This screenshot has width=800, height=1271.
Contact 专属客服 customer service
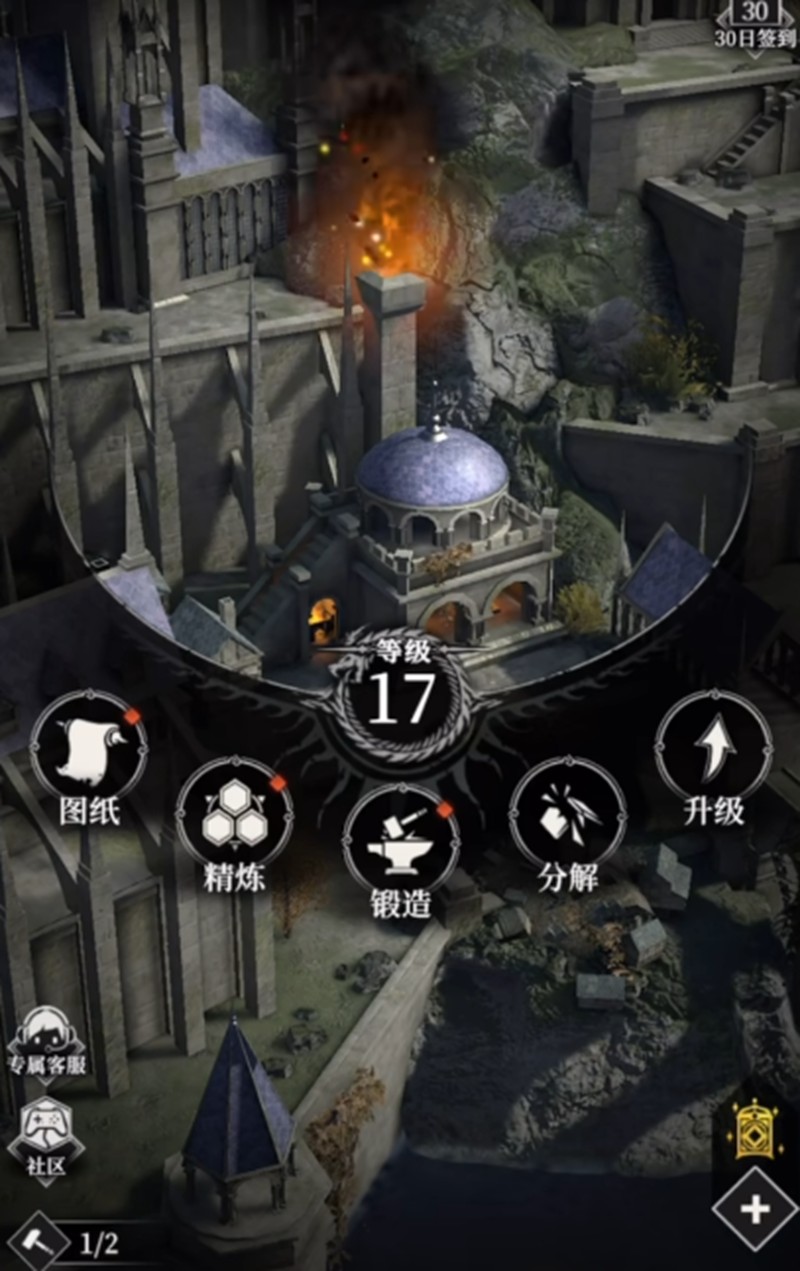pos(46,1042)
